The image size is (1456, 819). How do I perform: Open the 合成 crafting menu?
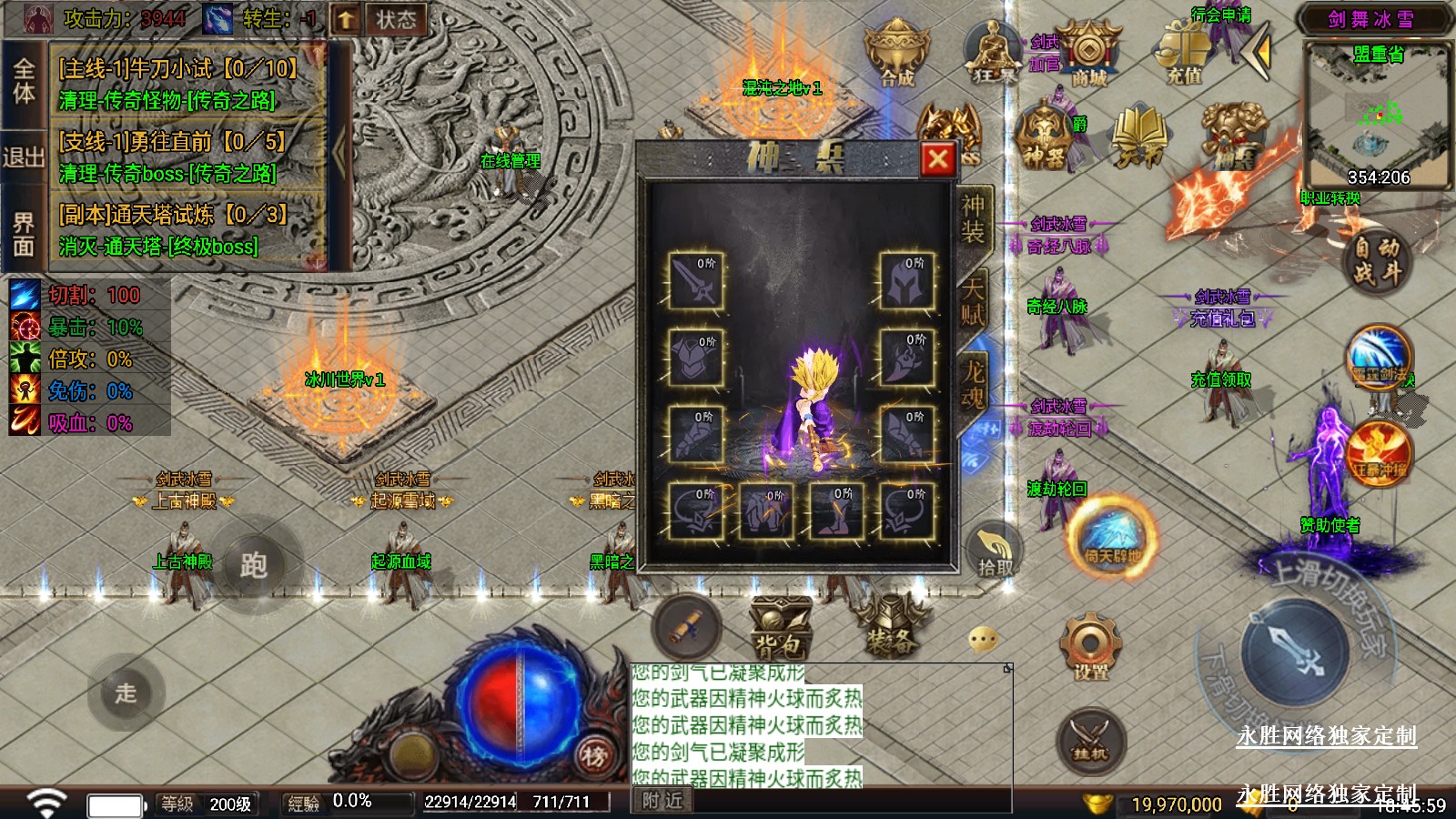(x=896, y=54)
